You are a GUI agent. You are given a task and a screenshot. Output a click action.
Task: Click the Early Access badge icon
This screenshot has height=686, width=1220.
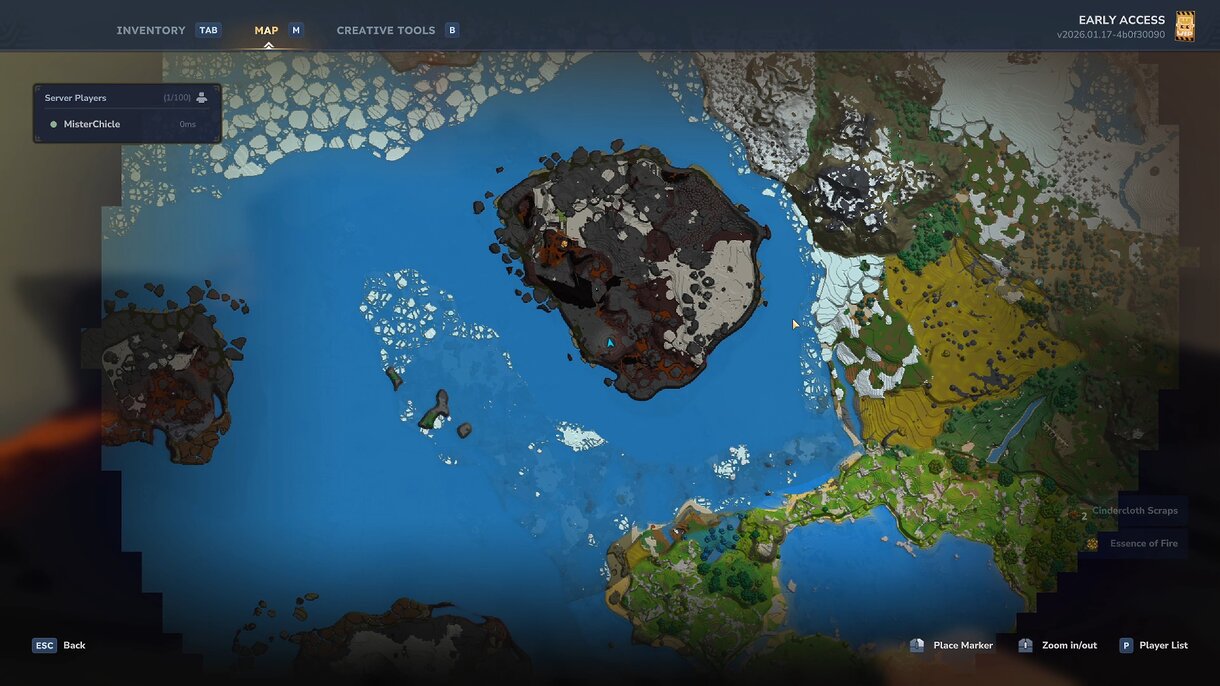point(1185,26)
